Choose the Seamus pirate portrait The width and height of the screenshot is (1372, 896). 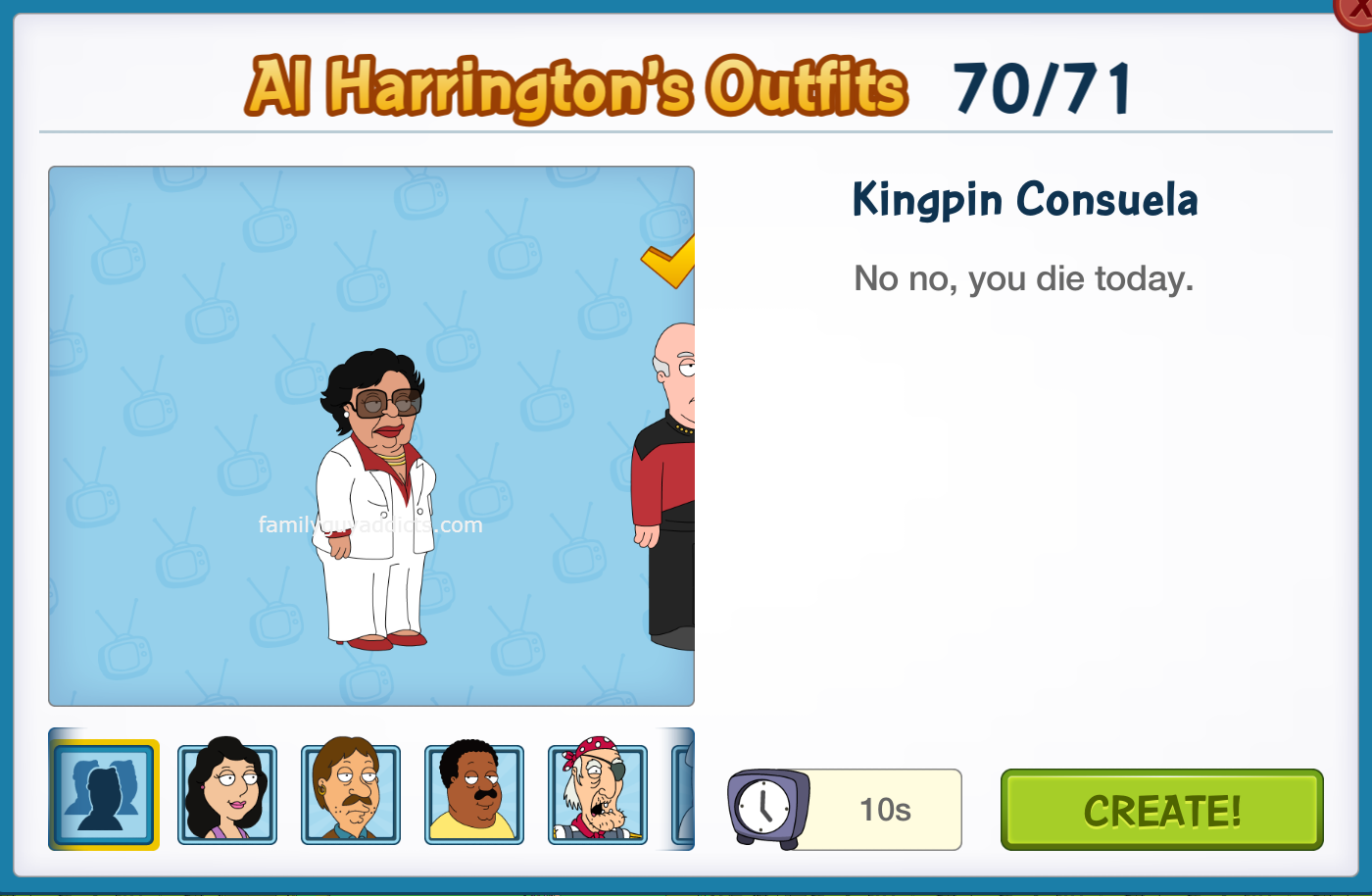pyautogui.click(x=598, y=794)
